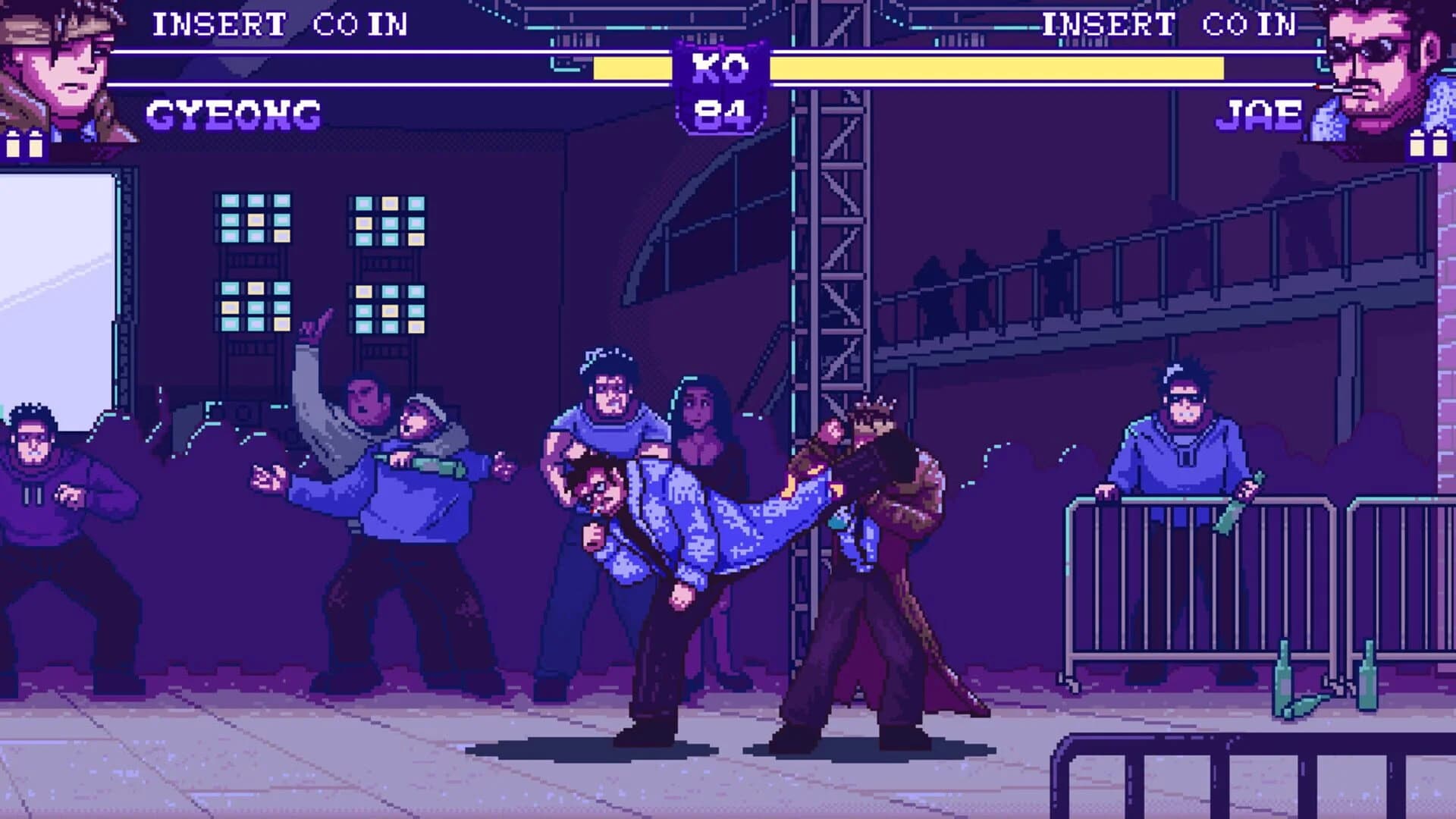Click the round timer showing 84
Image resolution: width=1456 pixels, height=819 pixels.
(719, 112)
